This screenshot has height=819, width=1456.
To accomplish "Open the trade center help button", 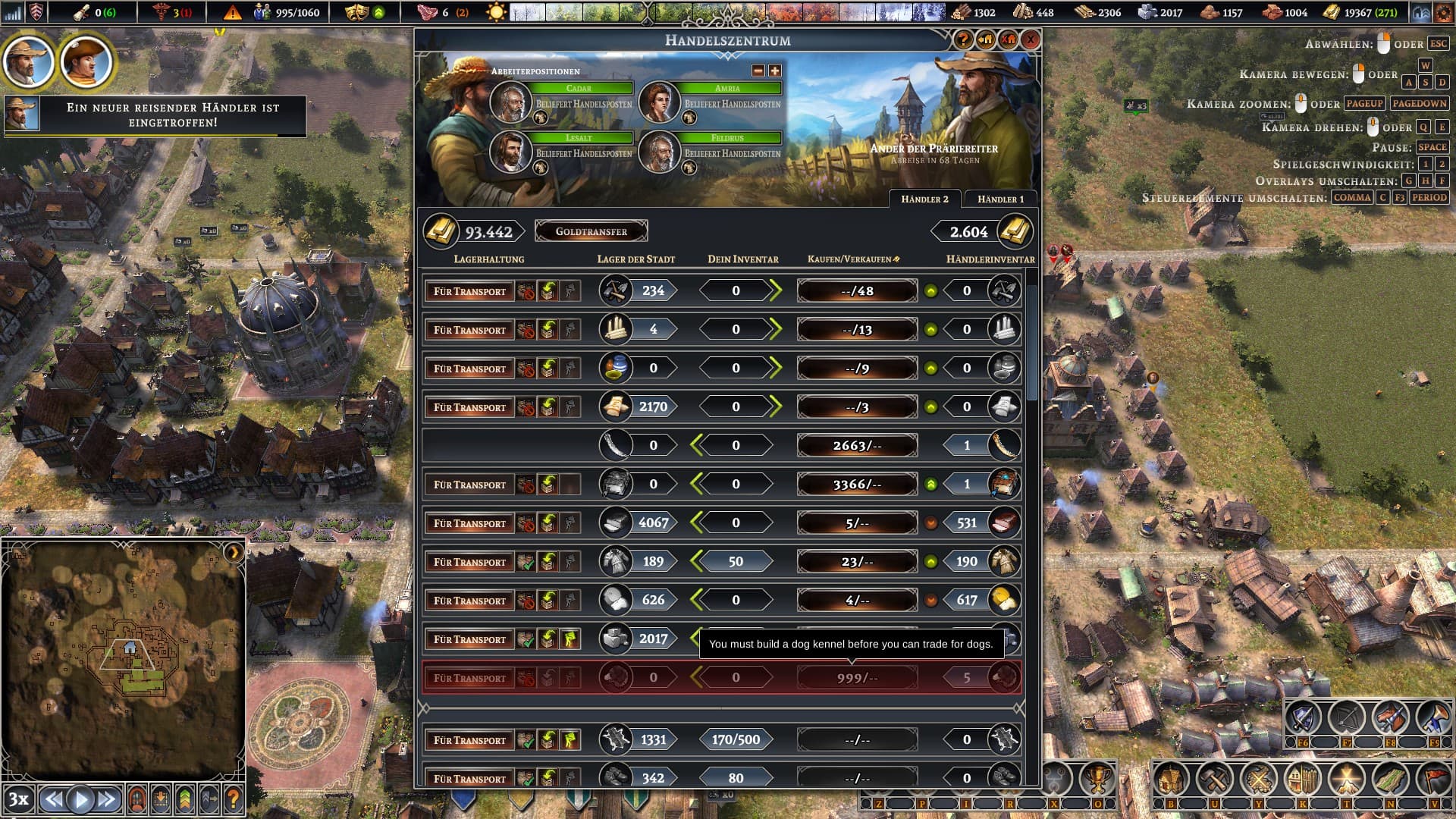I will [963, 40].
